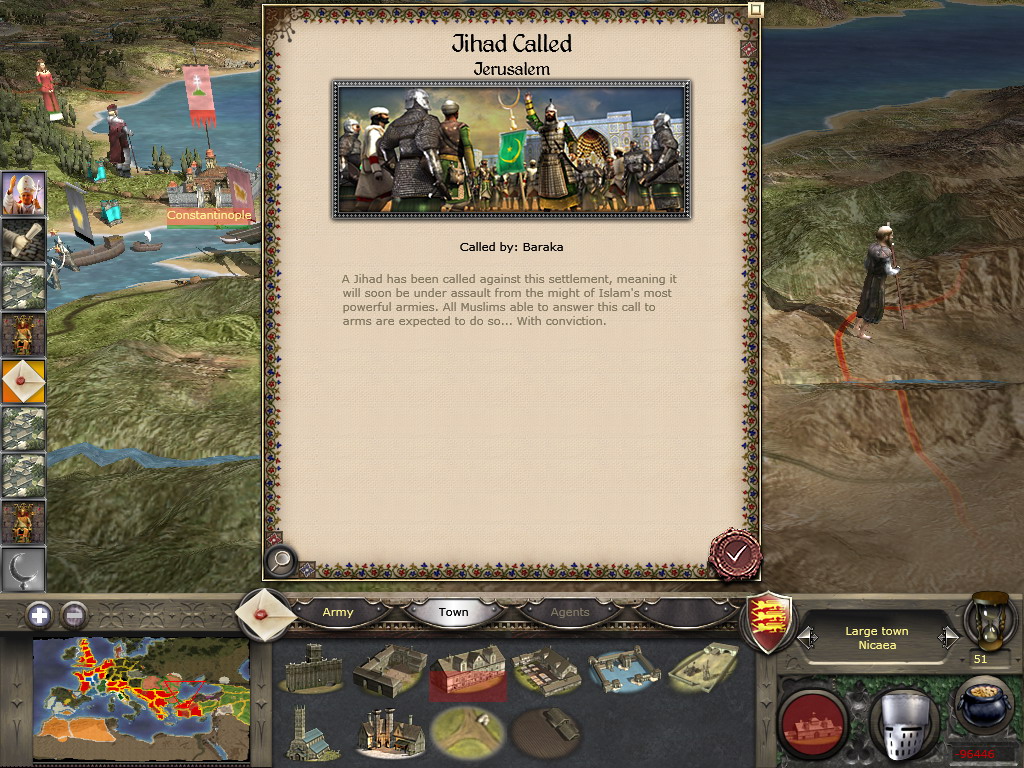Open faction overview via red lions shield
1024x768 pixels.
[771, 623]
